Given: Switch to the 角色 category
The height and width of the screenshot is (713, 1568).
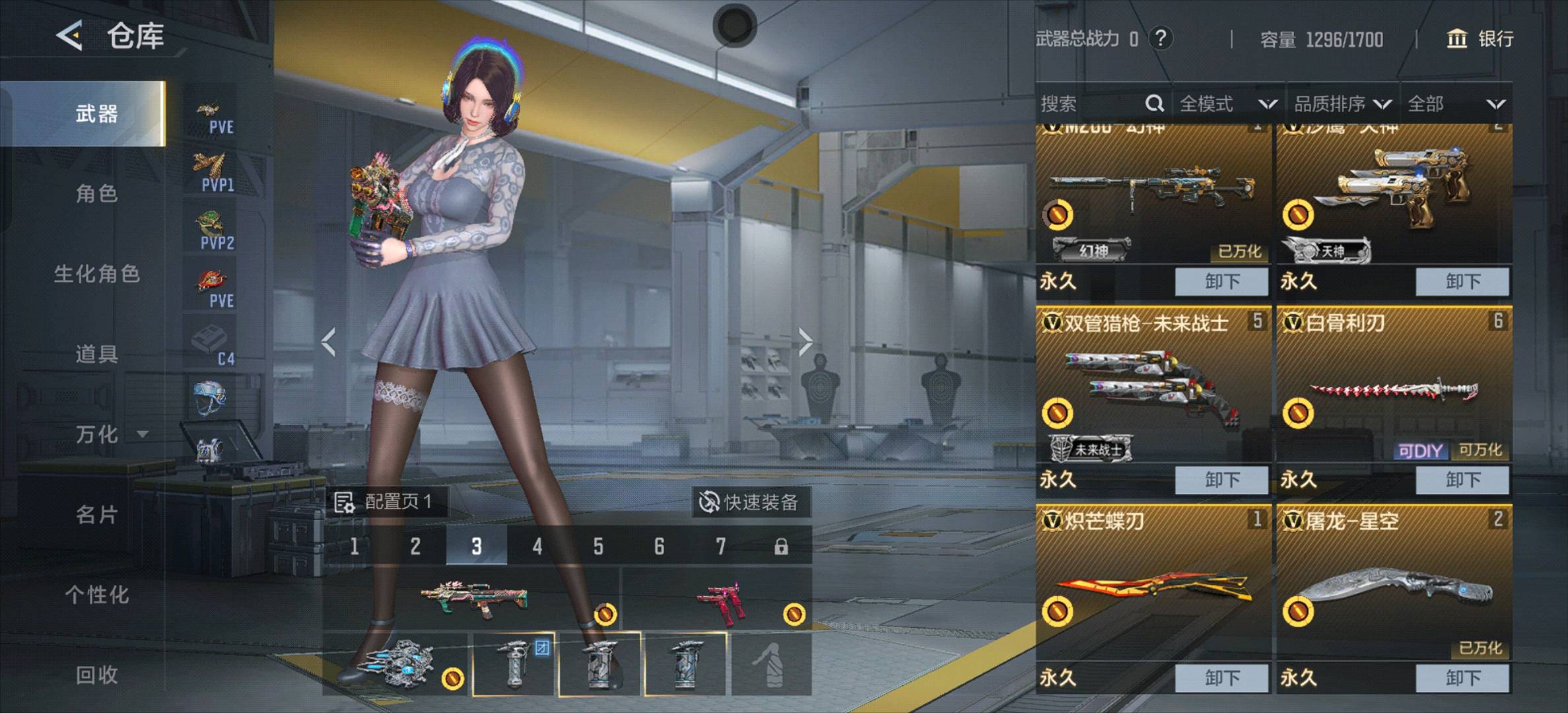Looking at the screenshot, I should (x=96, y=193).
